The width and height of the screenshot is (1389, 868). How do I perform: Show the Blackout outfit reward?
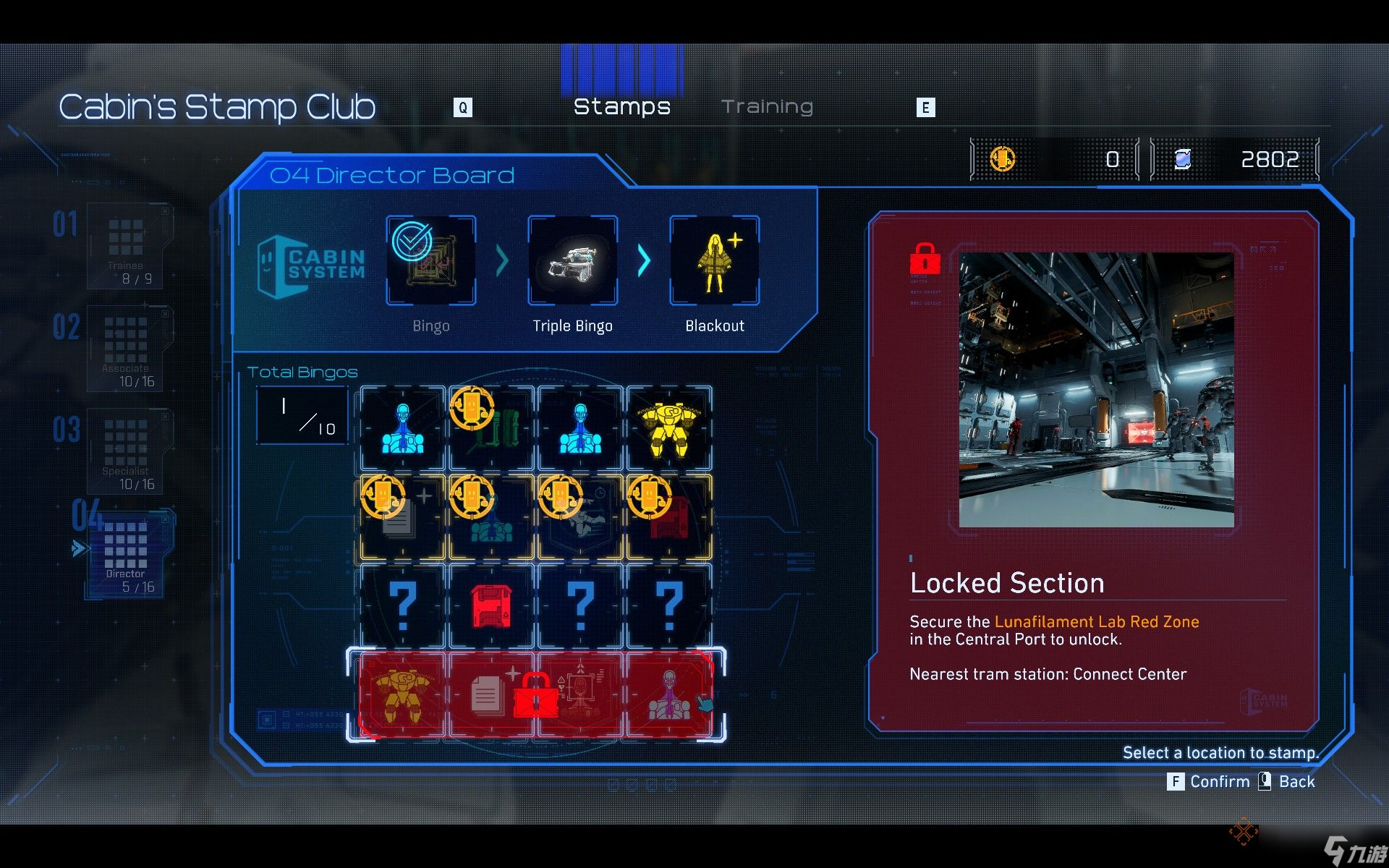715,260
